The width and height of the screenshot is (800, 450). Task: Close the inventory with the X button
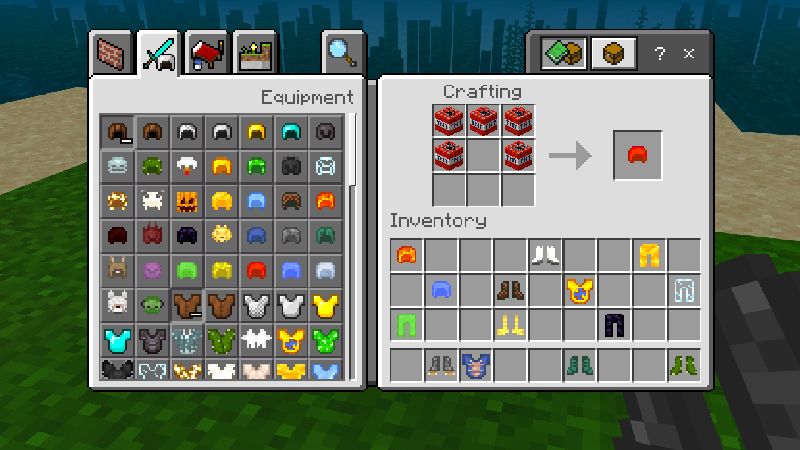click(690, 53)
